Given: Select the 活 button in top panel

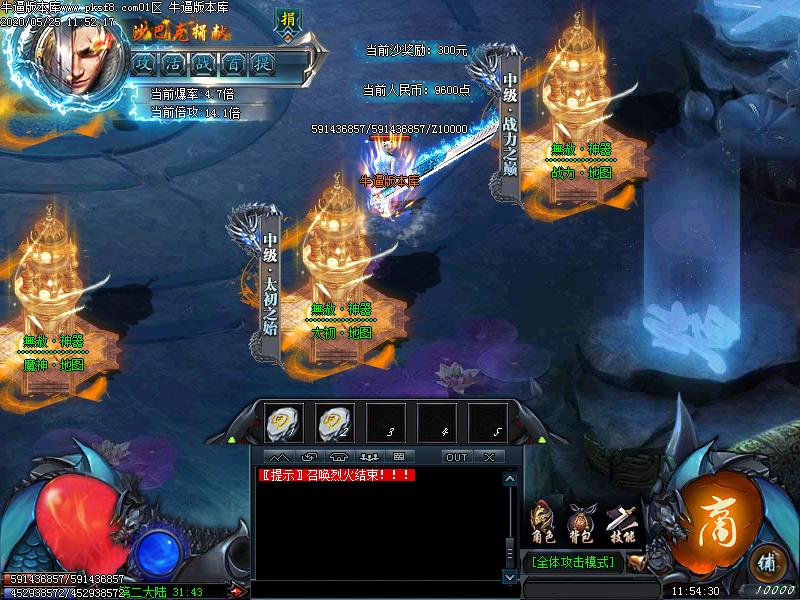Looking at the screenshot, I should click(174, 63).
